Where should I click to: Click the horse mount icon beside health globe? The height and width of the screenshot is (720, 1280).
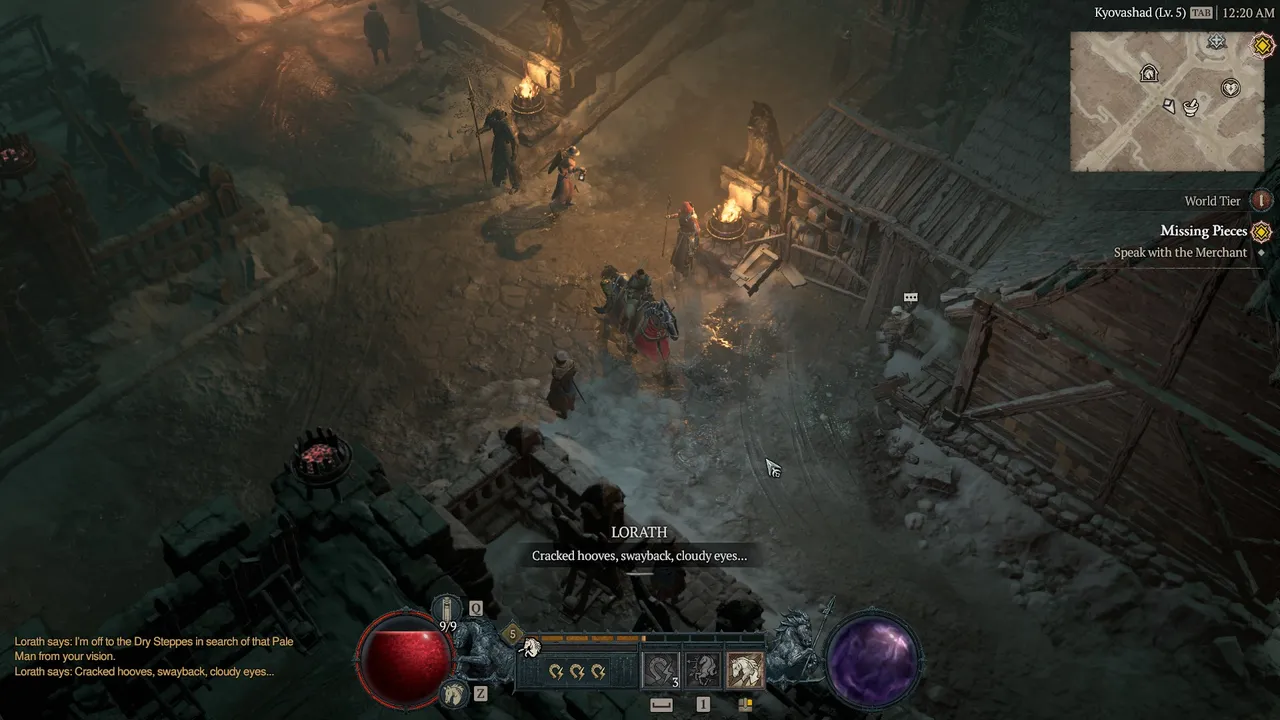coord(453,692)
